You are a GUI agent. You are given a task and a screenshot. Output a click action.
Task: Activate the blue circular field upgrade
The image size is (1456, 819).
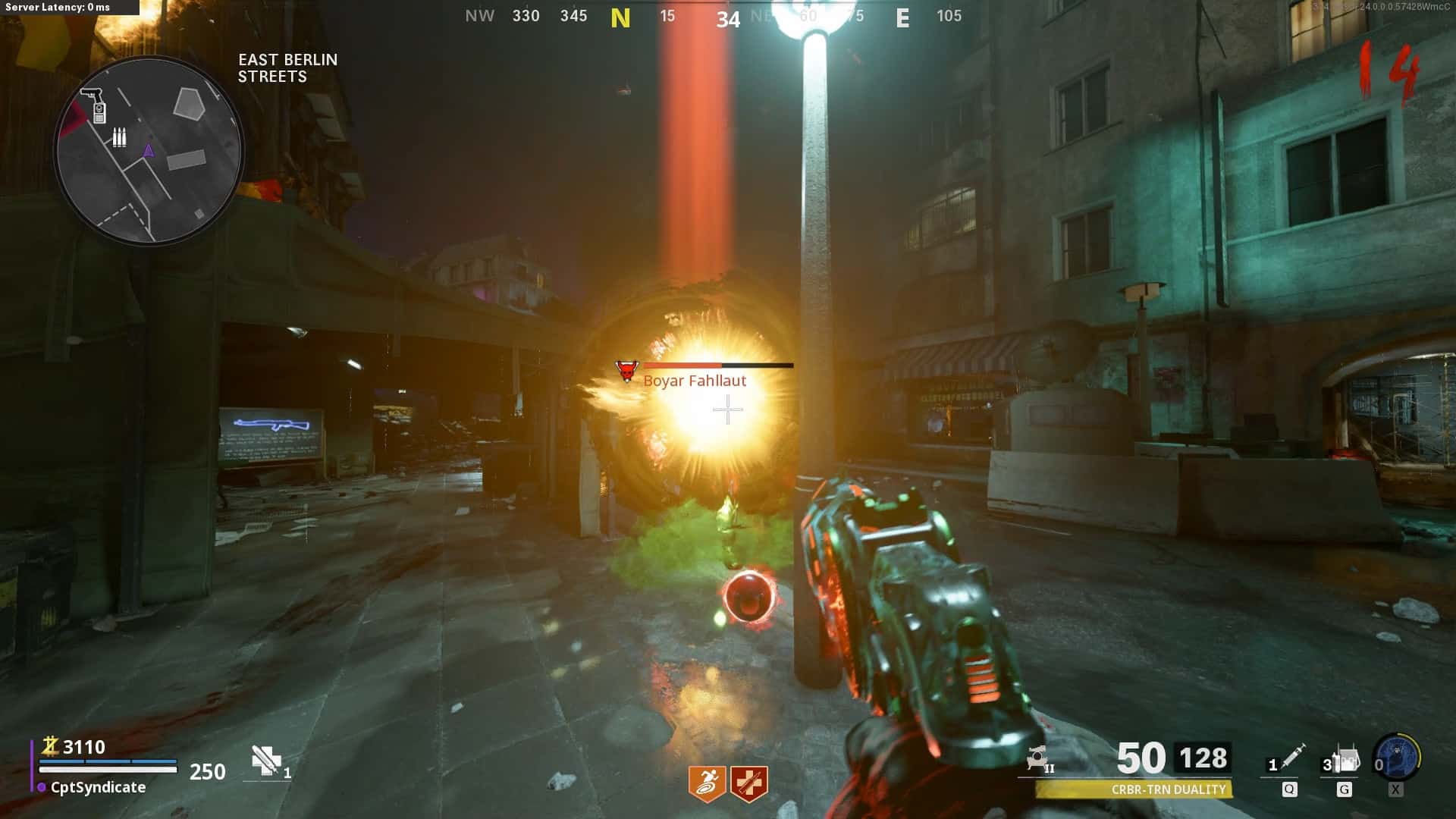coord(1397,757)
